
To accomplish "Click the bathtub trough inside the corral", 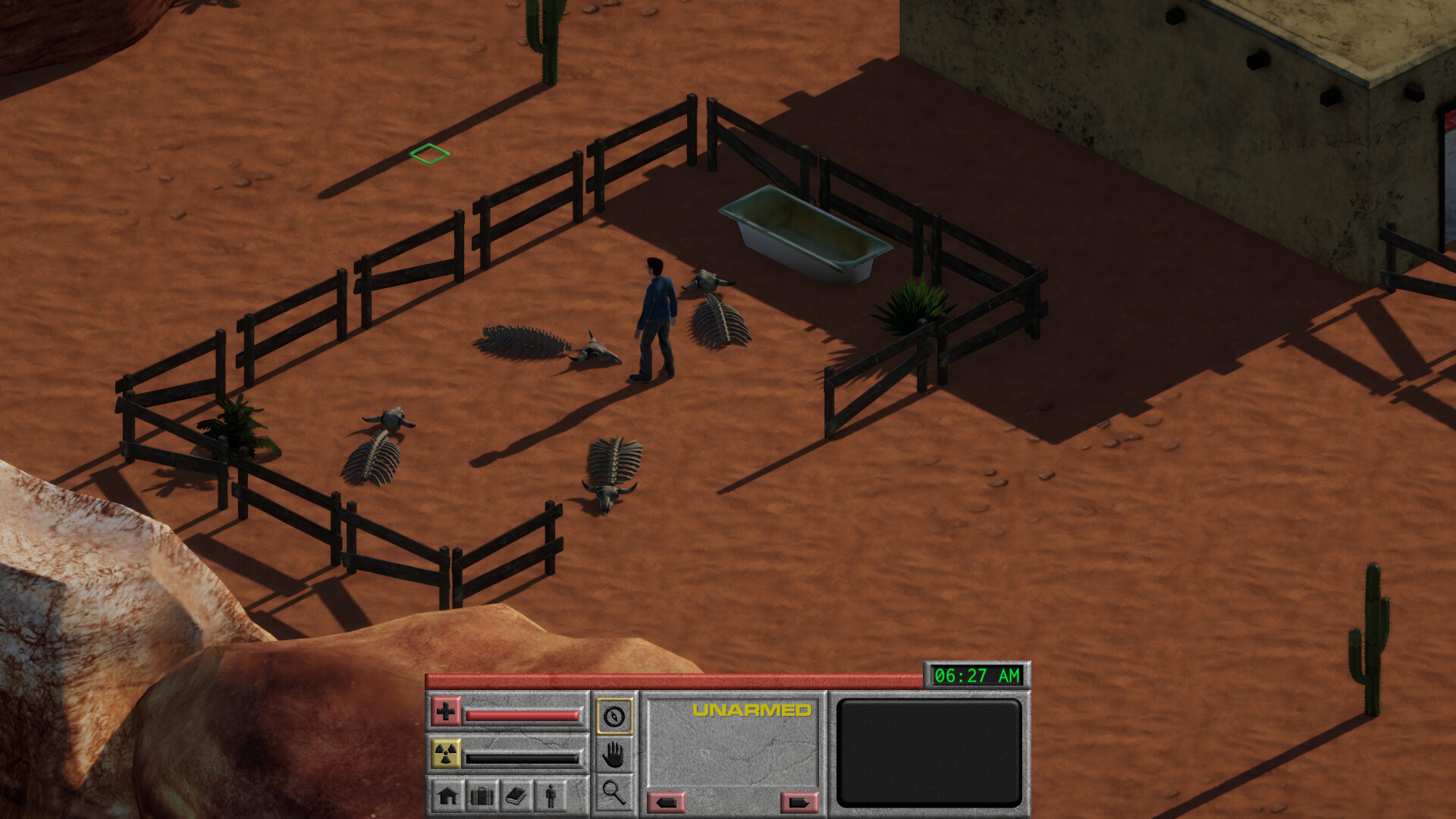I will [x=806, y=227].
